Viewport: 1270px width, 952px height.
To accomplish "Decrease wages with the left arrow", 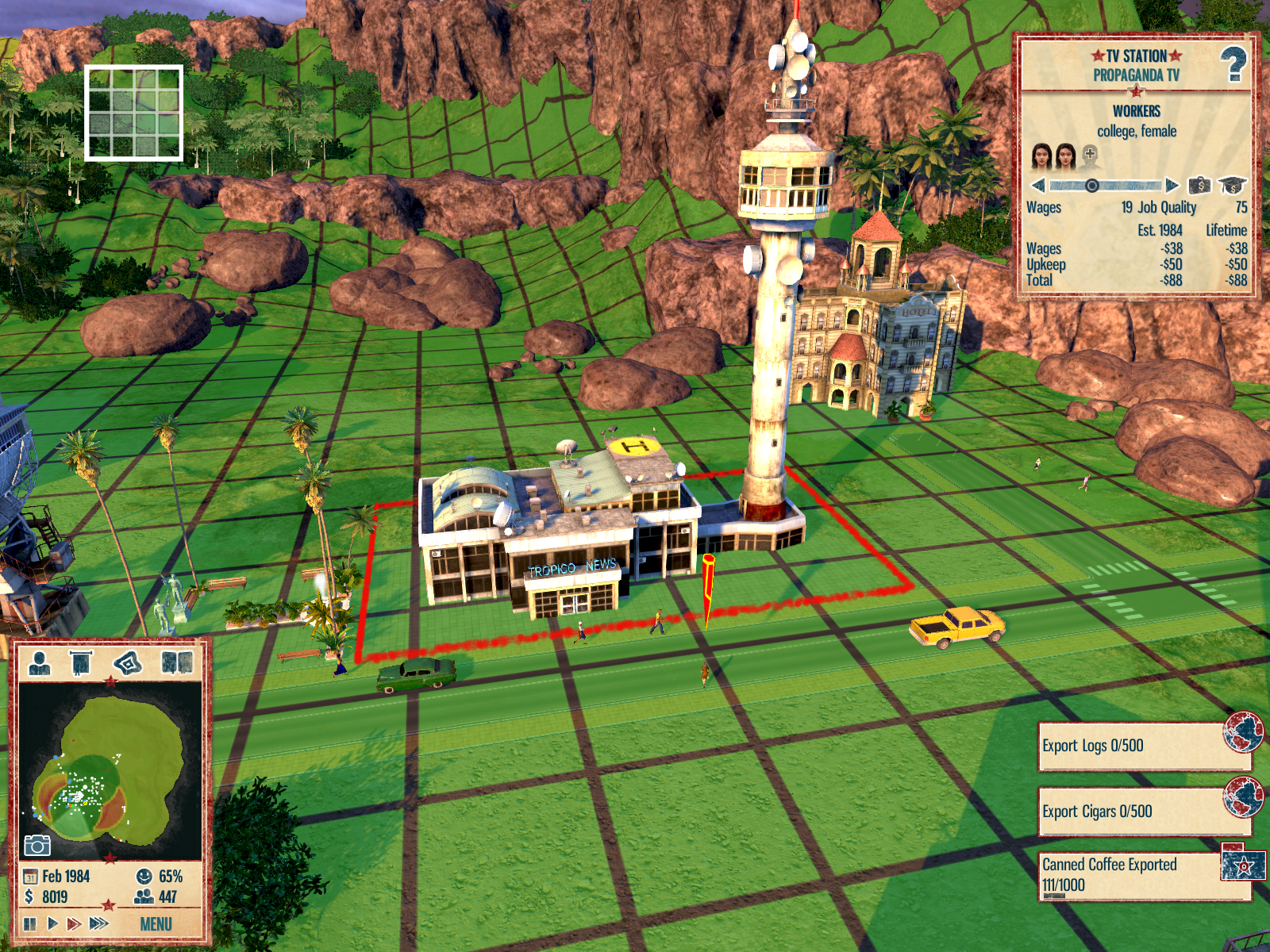I will coord(1038,186).
